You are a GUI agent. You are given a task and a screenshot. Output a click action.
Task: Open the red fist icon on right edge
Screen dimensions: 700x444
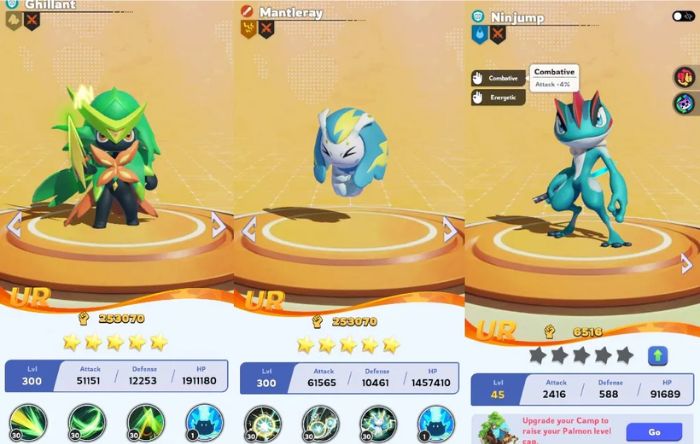click(x=685, y=77)
